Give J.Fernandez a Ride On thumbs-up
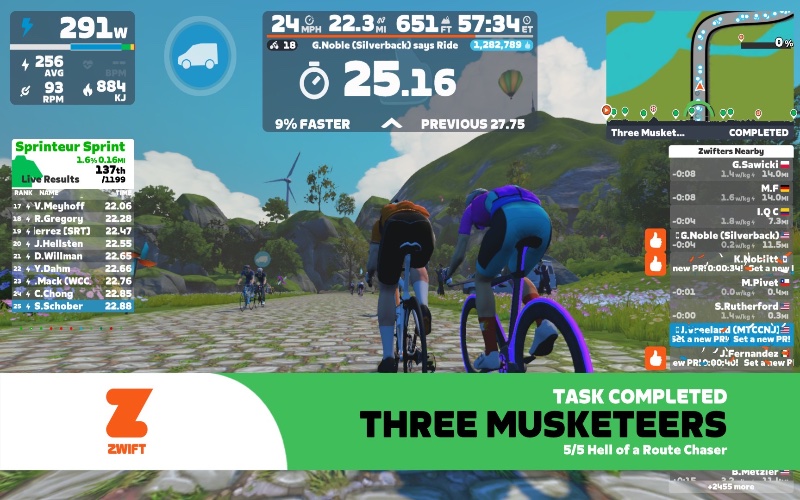Viewport: 800px width, 500px height. pyautogui.click(x=656, y=357)
